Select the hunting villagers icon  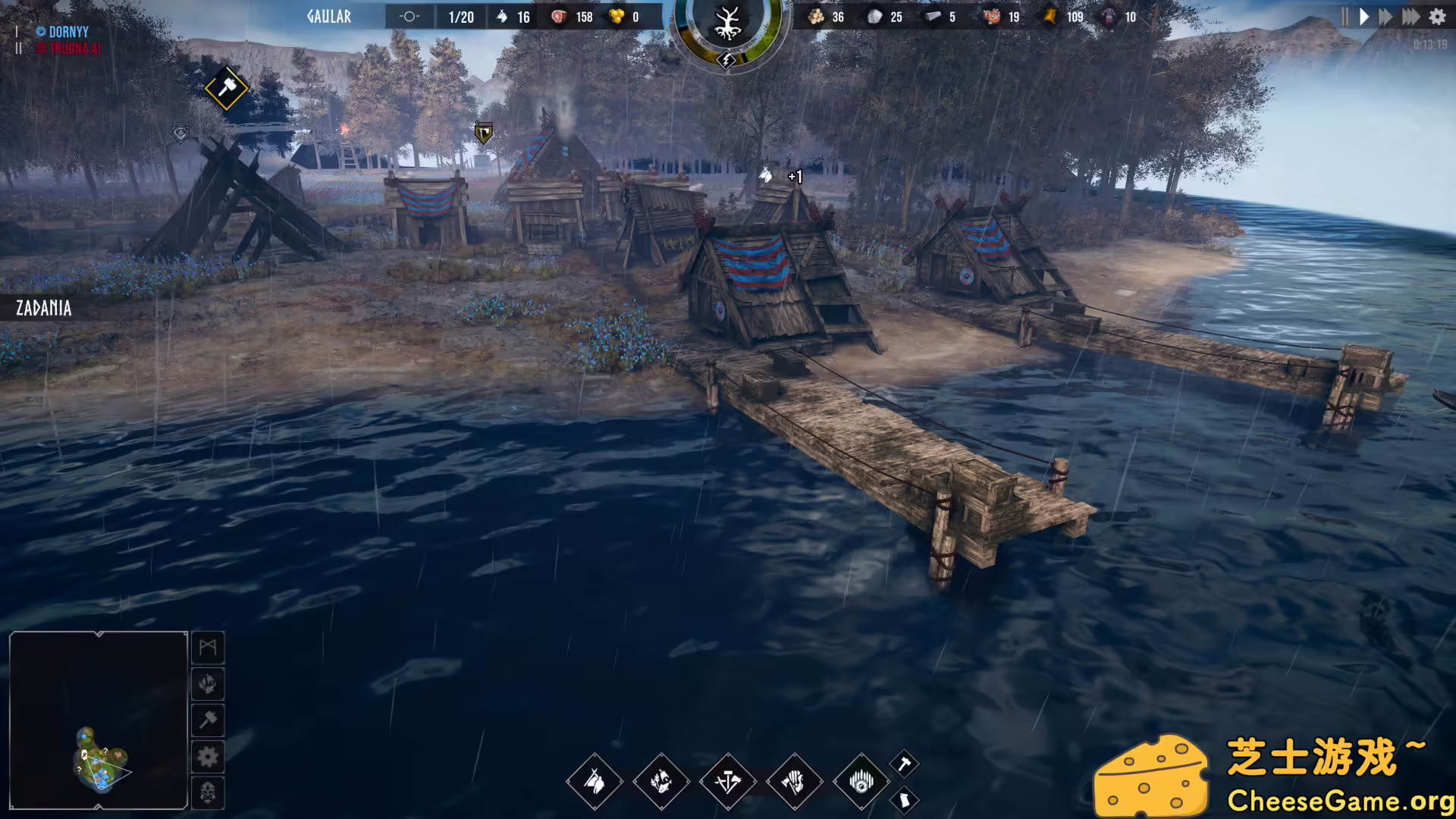click(595, 783)
